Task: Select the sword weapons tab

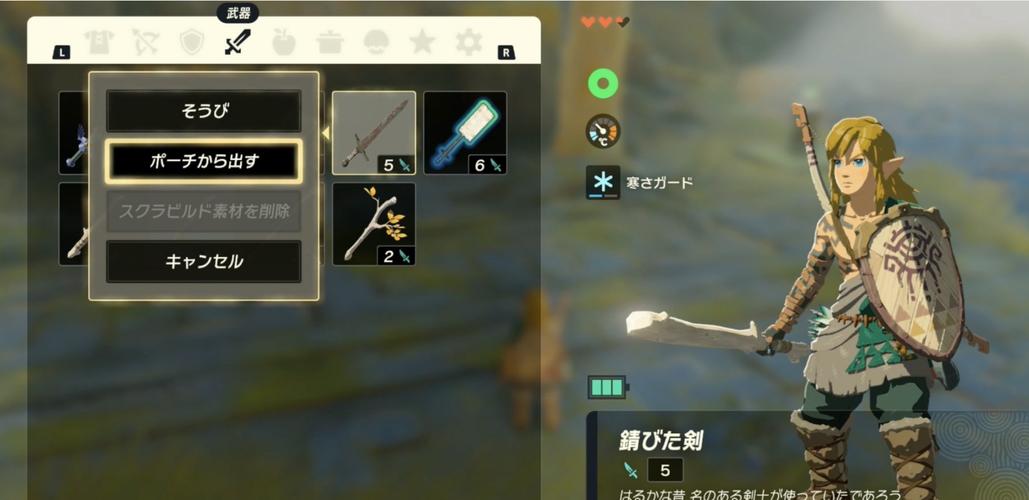Action: [x=237, y=42]
